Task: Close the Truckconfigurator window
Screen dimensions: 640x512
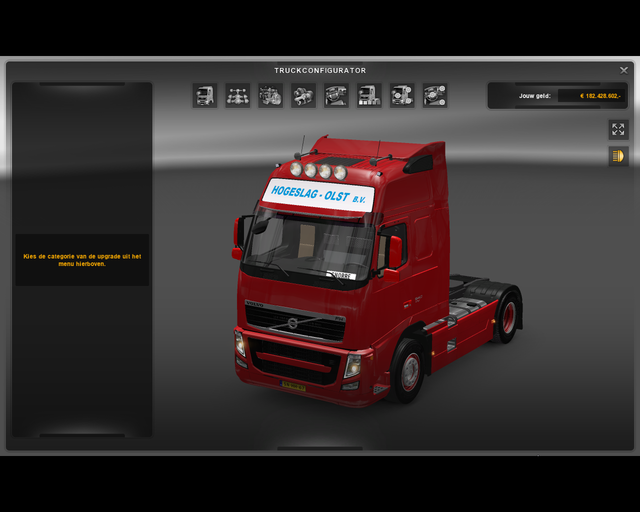Action: tap(623, 71)
